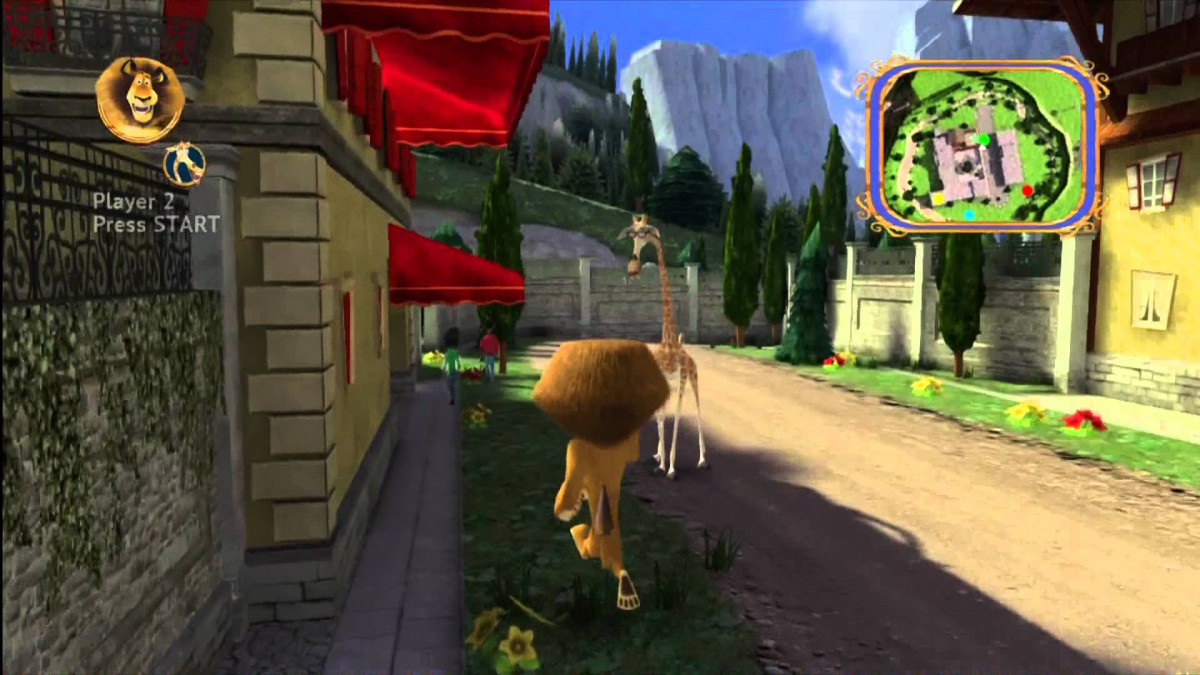Select the small Melman giraffe badge

185,164
